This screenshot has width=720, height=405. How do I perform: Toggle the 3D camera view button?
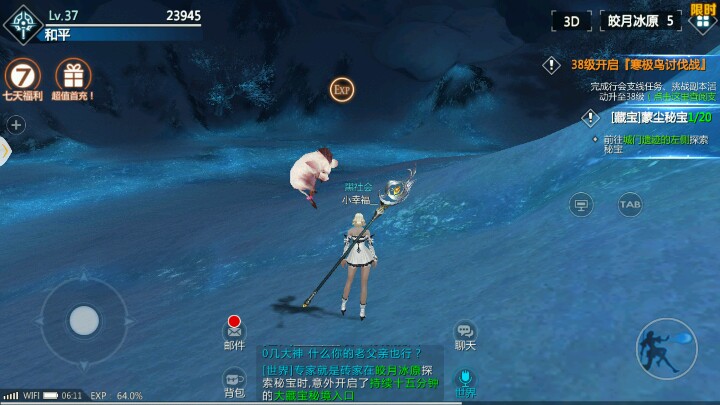571,21
